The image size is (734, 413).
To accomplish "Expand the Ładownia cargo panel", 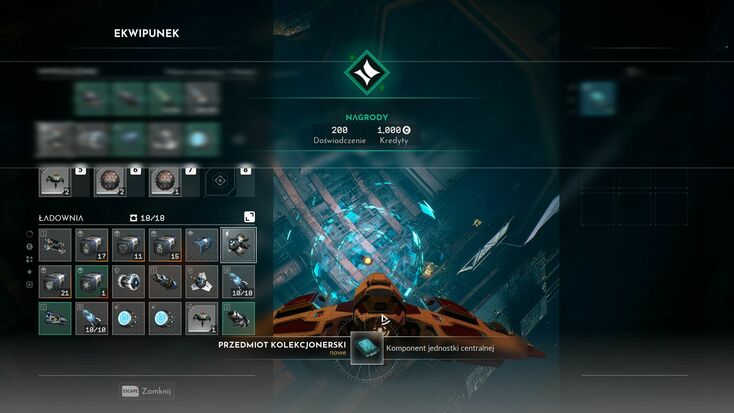I will (248, 217).
